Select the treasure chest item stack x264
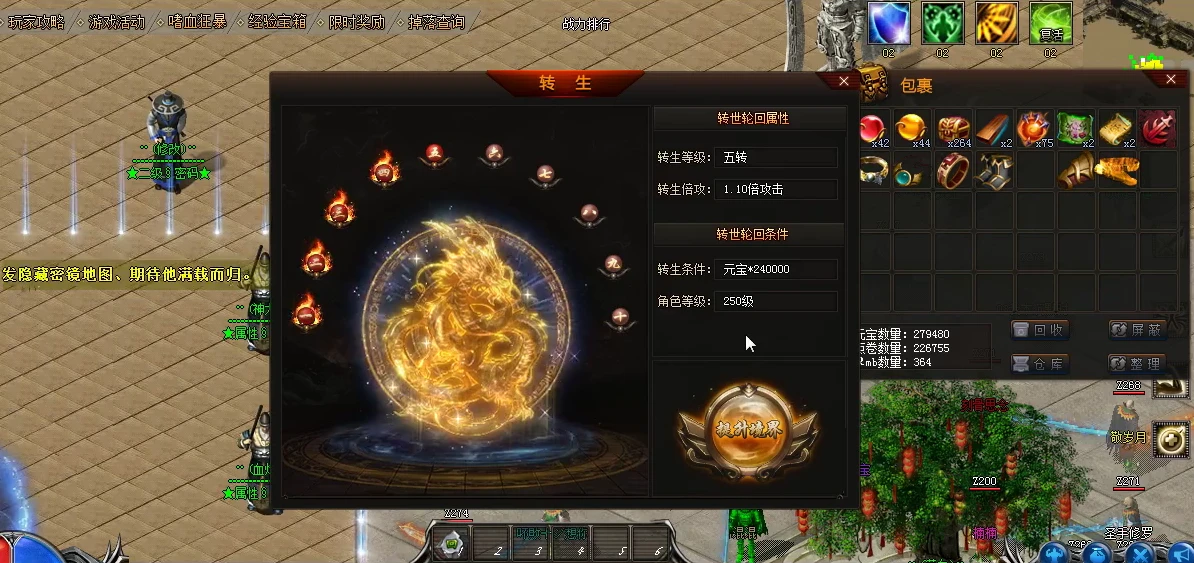Image resolution: width=1194 pixels, height=563 pixels. (953, 129)
